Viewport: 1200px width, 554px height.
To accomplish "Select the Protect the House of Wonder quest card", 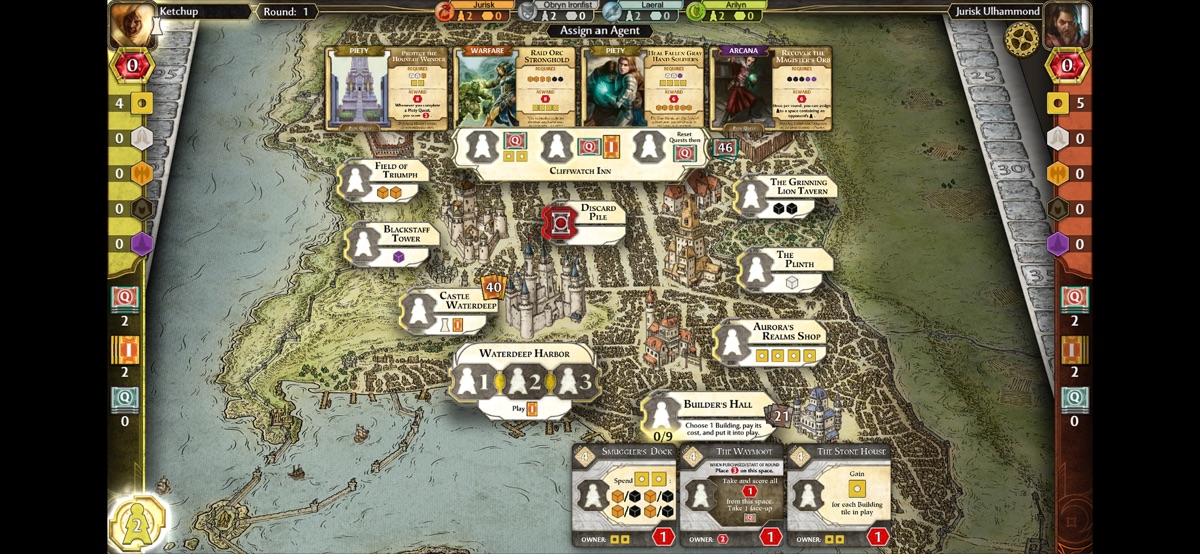I will (x=388, y=88).
